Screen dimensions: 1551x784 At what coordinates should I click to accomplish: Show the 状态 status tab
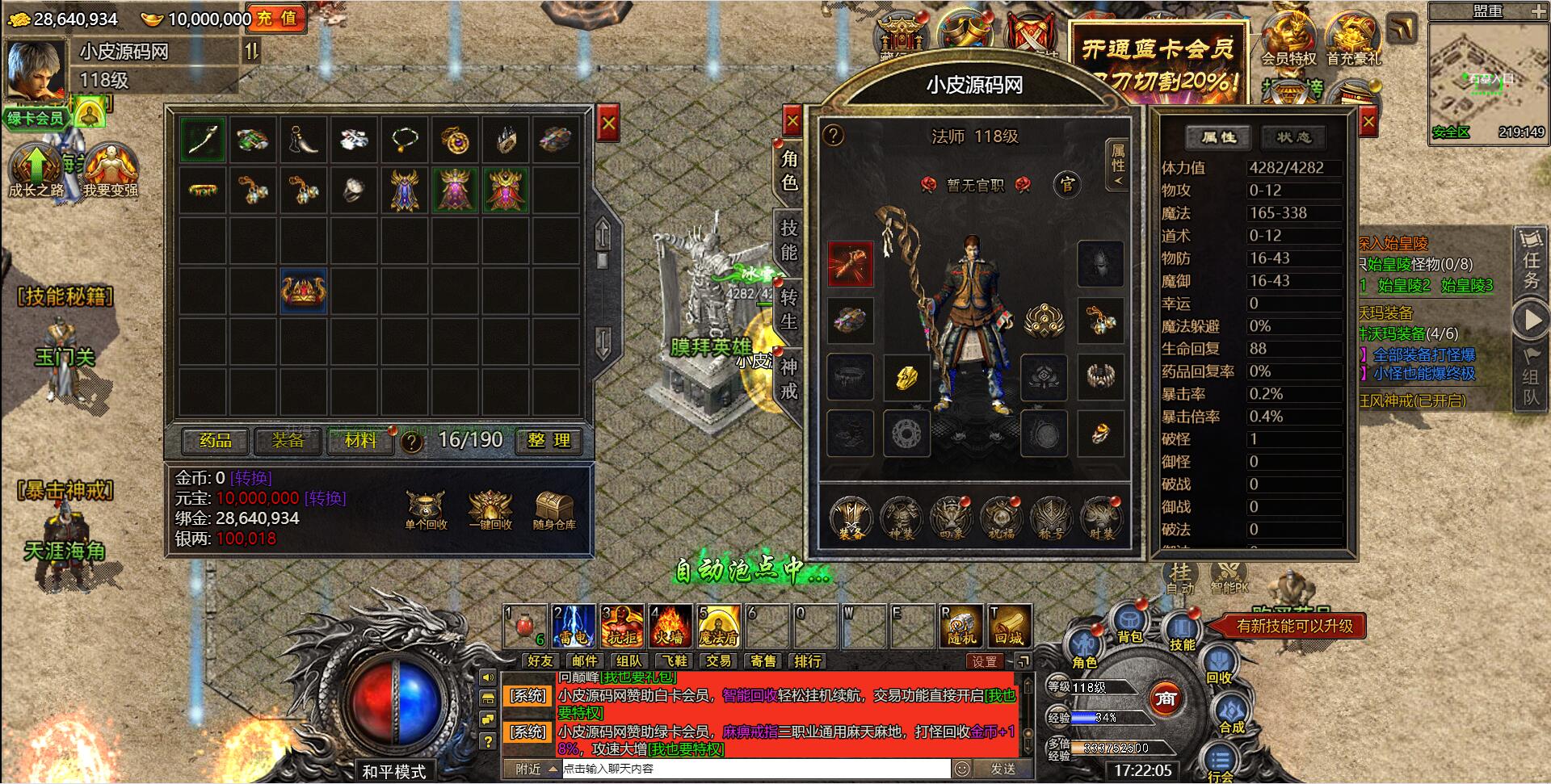pos(1293,138)
